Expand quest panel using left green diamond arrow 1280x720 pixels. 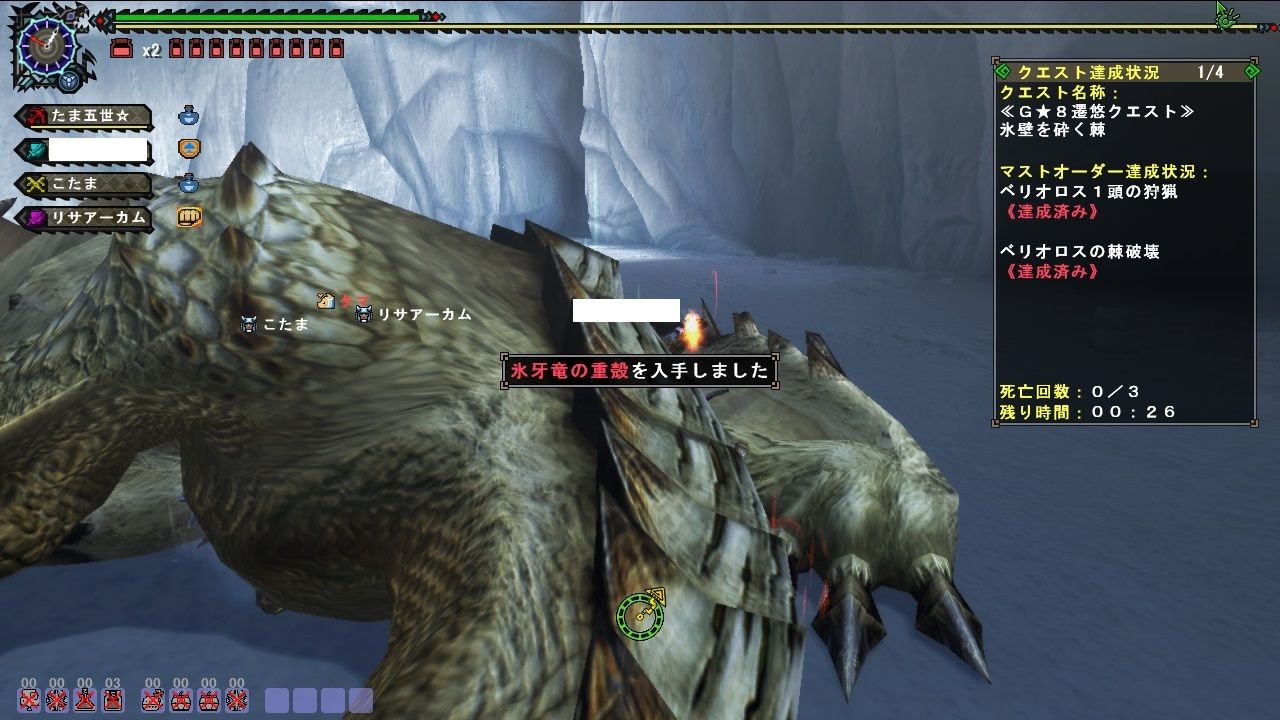click(1003, 72)
